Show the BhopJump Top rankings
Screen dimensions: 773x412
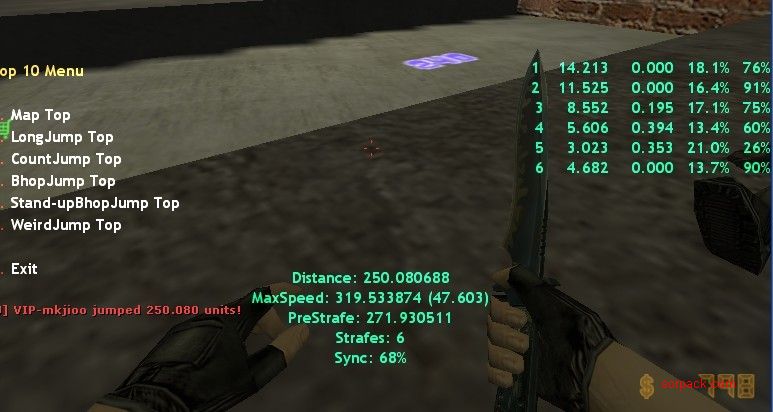click(x=63, y=181)
